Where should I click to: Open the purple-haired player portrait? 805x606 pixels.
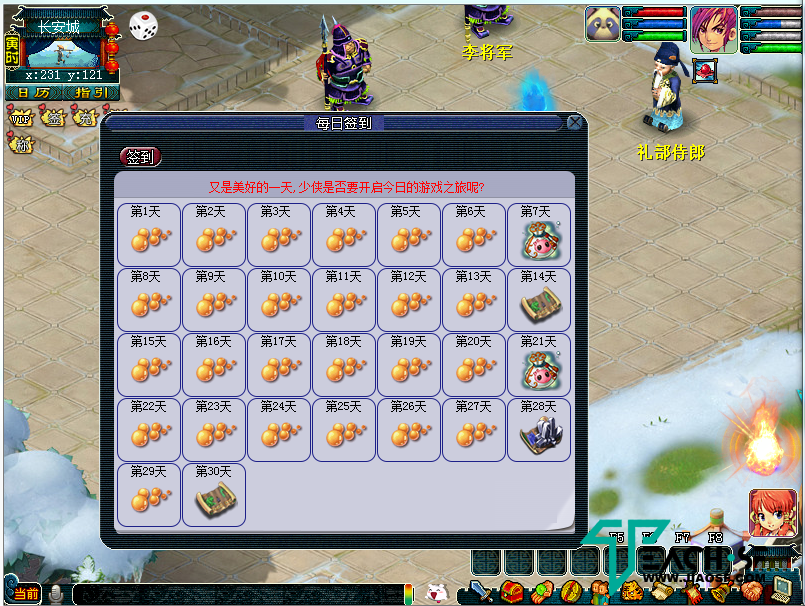point(711,29)
